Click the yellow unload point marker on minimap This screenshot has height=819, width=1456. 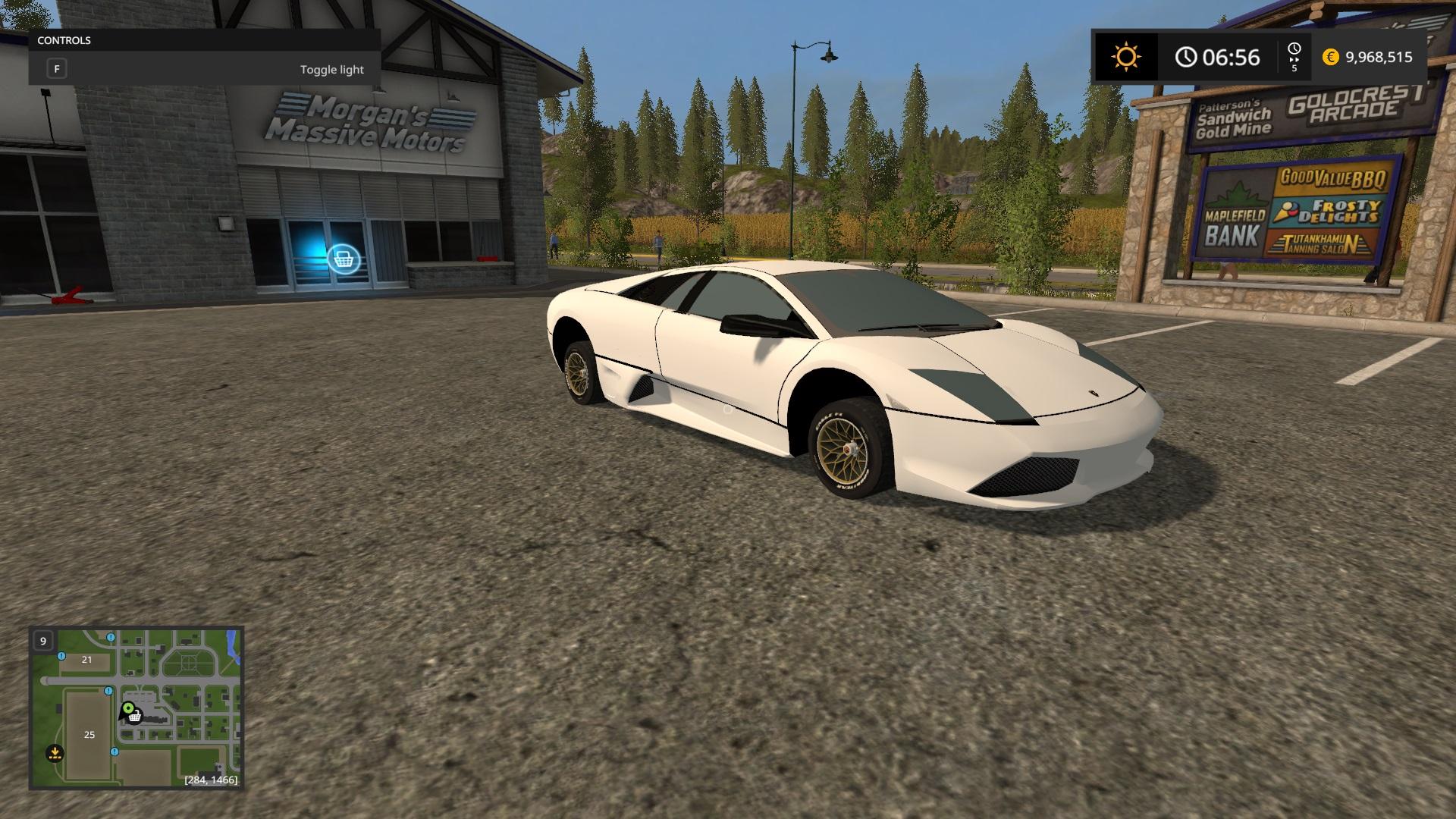tap(55, 753)
